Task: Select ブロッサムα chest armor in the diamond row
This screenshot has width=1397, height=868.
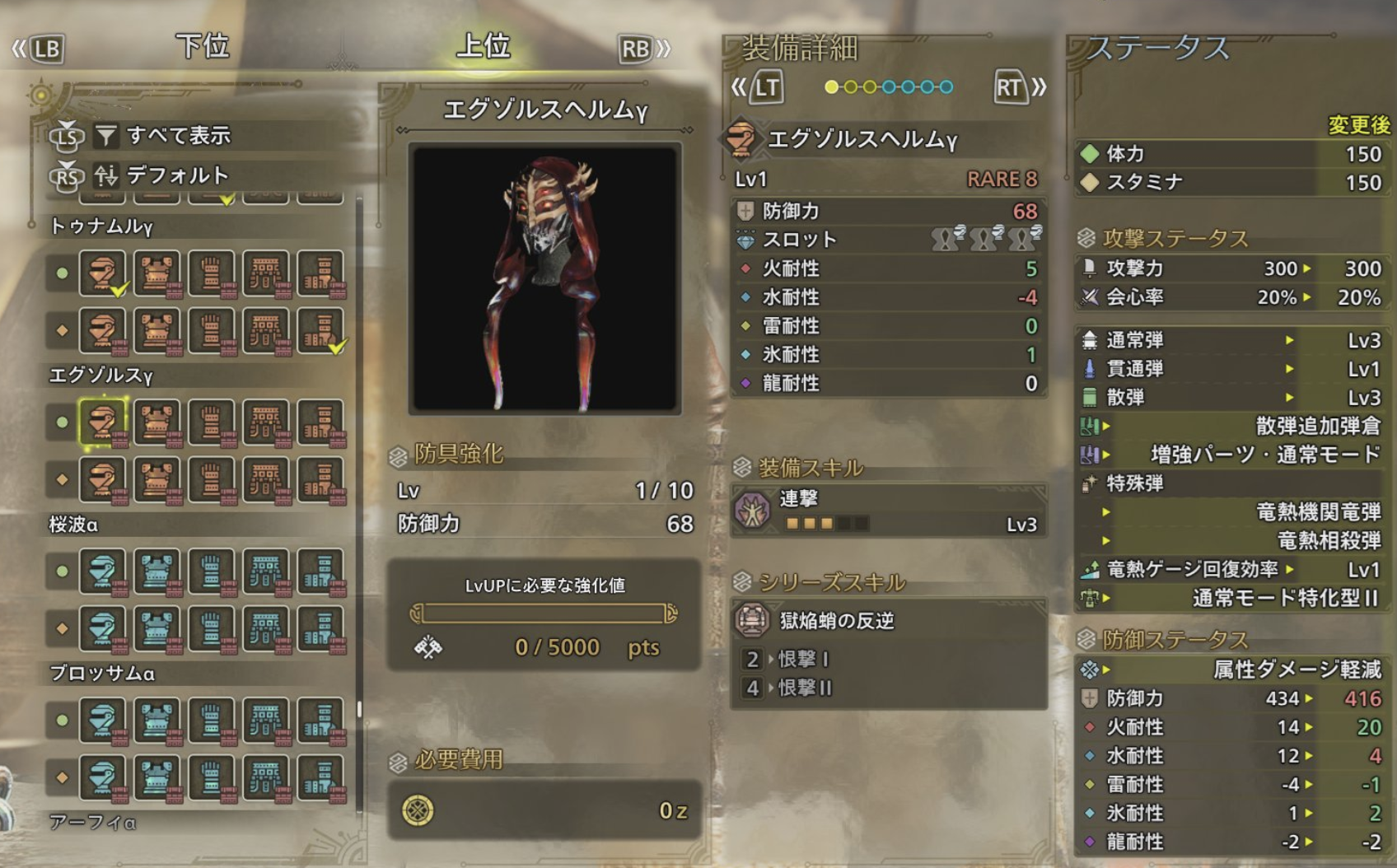Action: point(157,778)
